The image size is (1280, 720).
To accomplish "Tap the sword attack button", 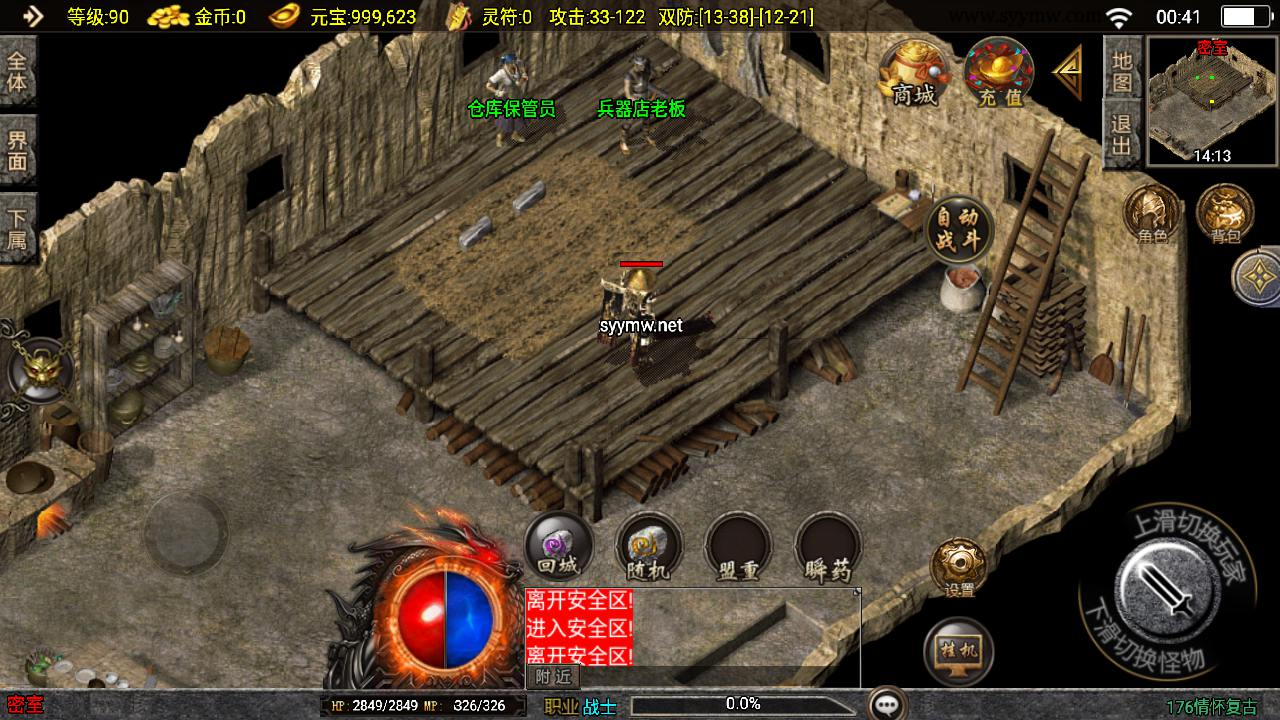I will [1166, 589].
